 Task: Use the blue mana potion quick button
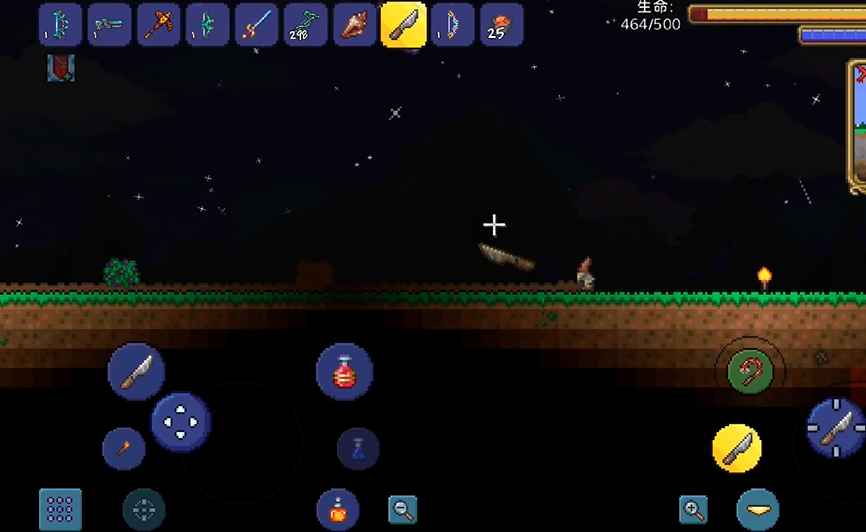tap(358, 448)
